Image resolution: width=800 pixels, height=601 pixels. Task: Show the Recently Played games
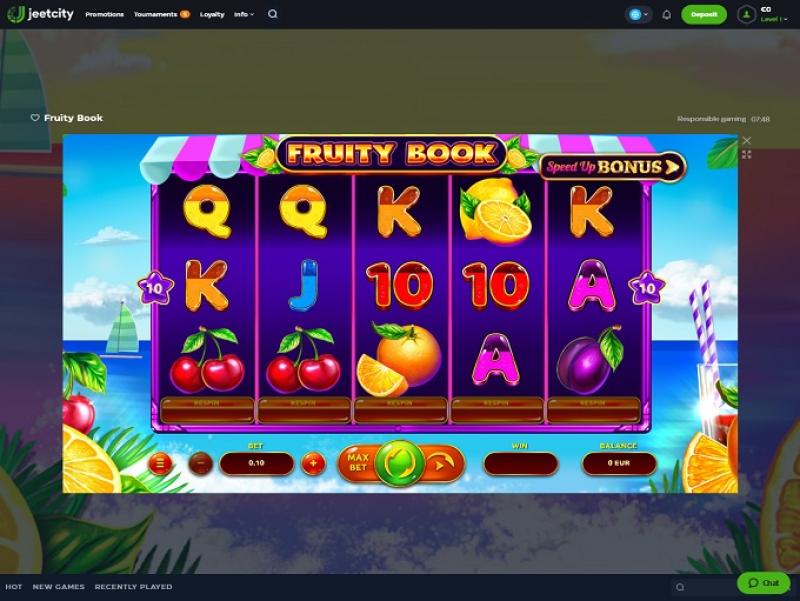click(133, 587)
